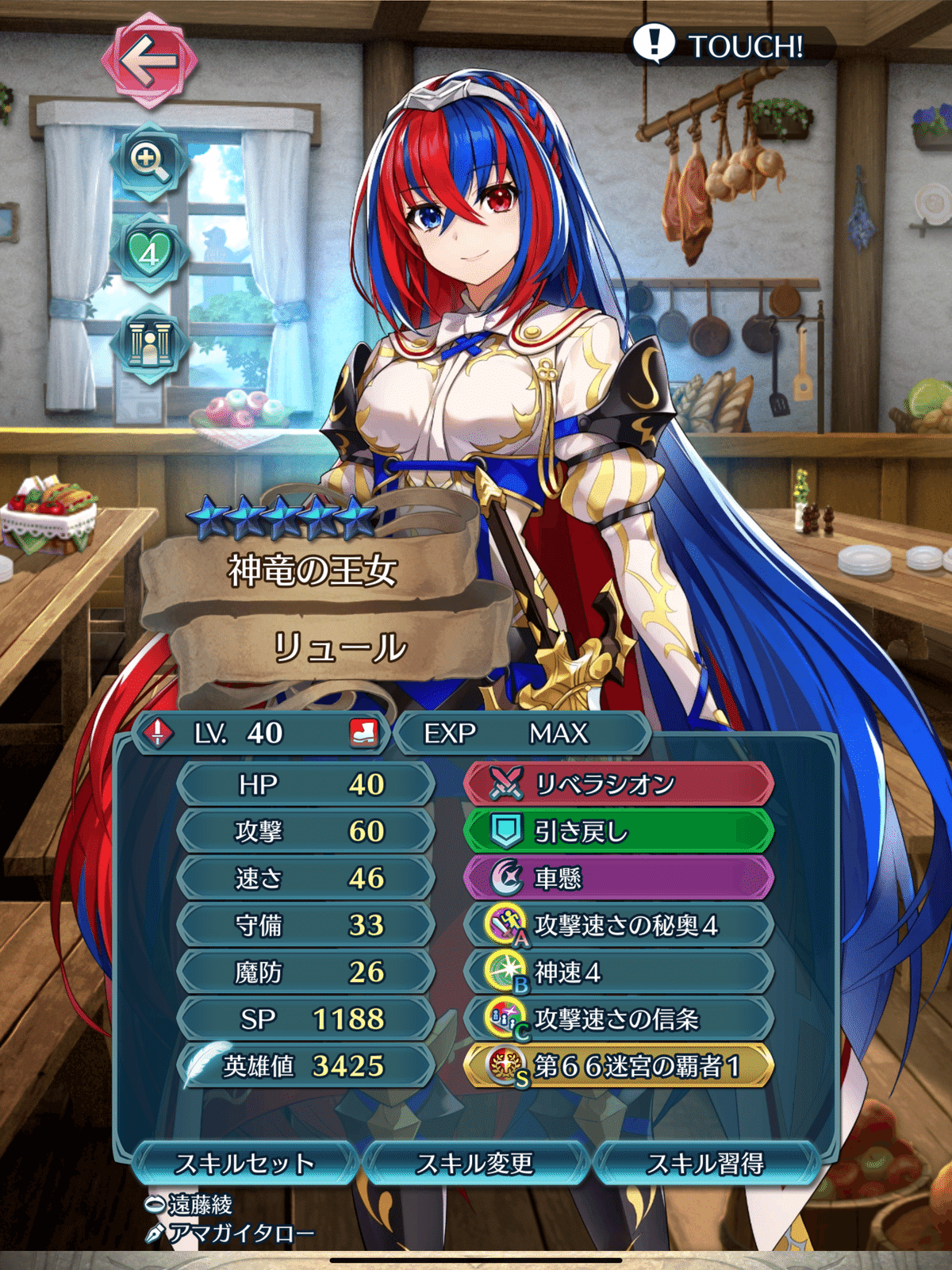952x1270 pixels.
Task: Select the リベラシオン weapon skill
Action: 618,785
